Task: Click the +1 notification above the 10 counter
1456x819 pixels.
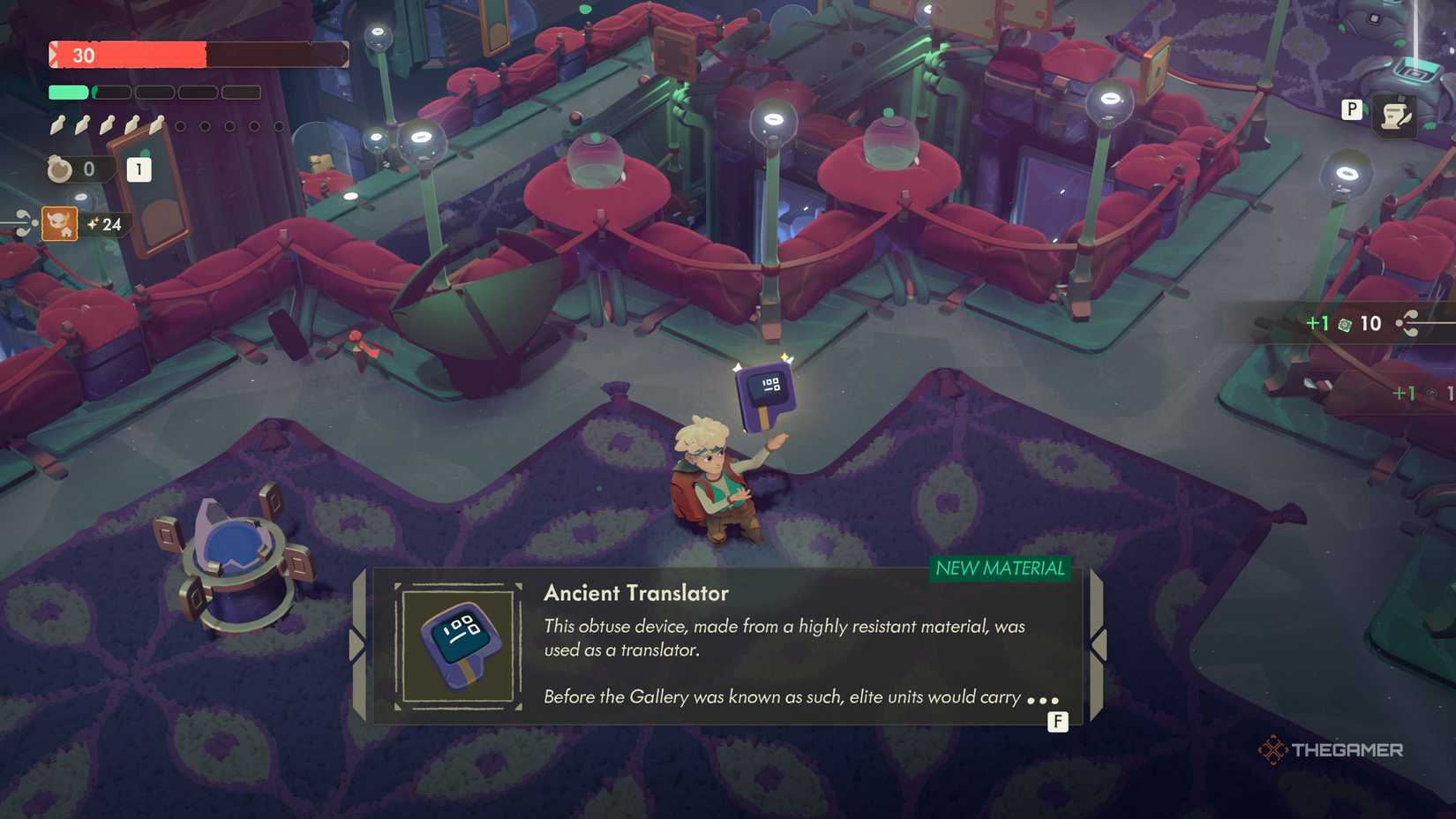Action: 1318,323
